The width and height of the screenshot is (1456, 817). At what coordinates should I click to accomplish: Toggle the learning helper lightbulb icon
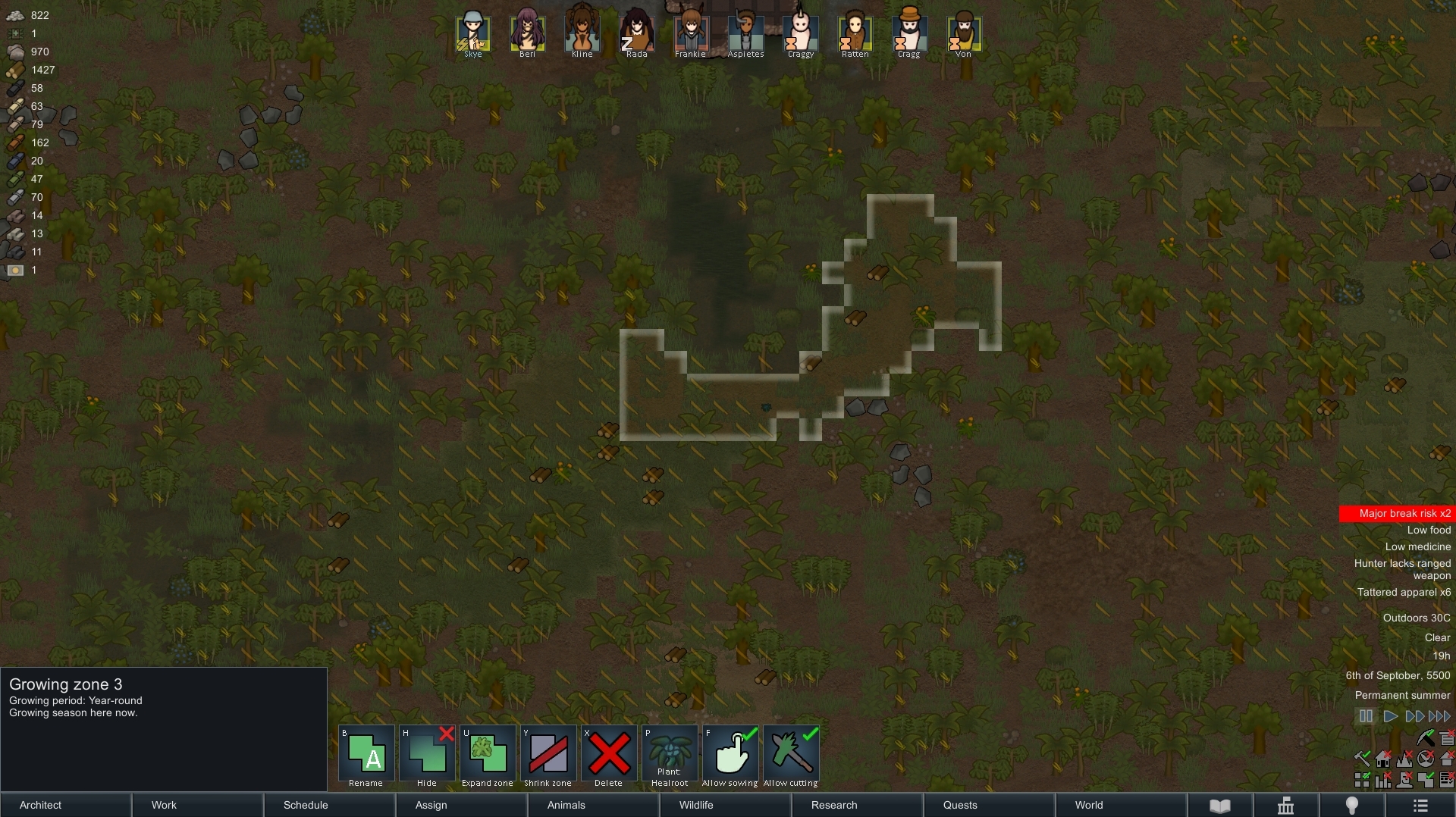(x=1351, y=806)
